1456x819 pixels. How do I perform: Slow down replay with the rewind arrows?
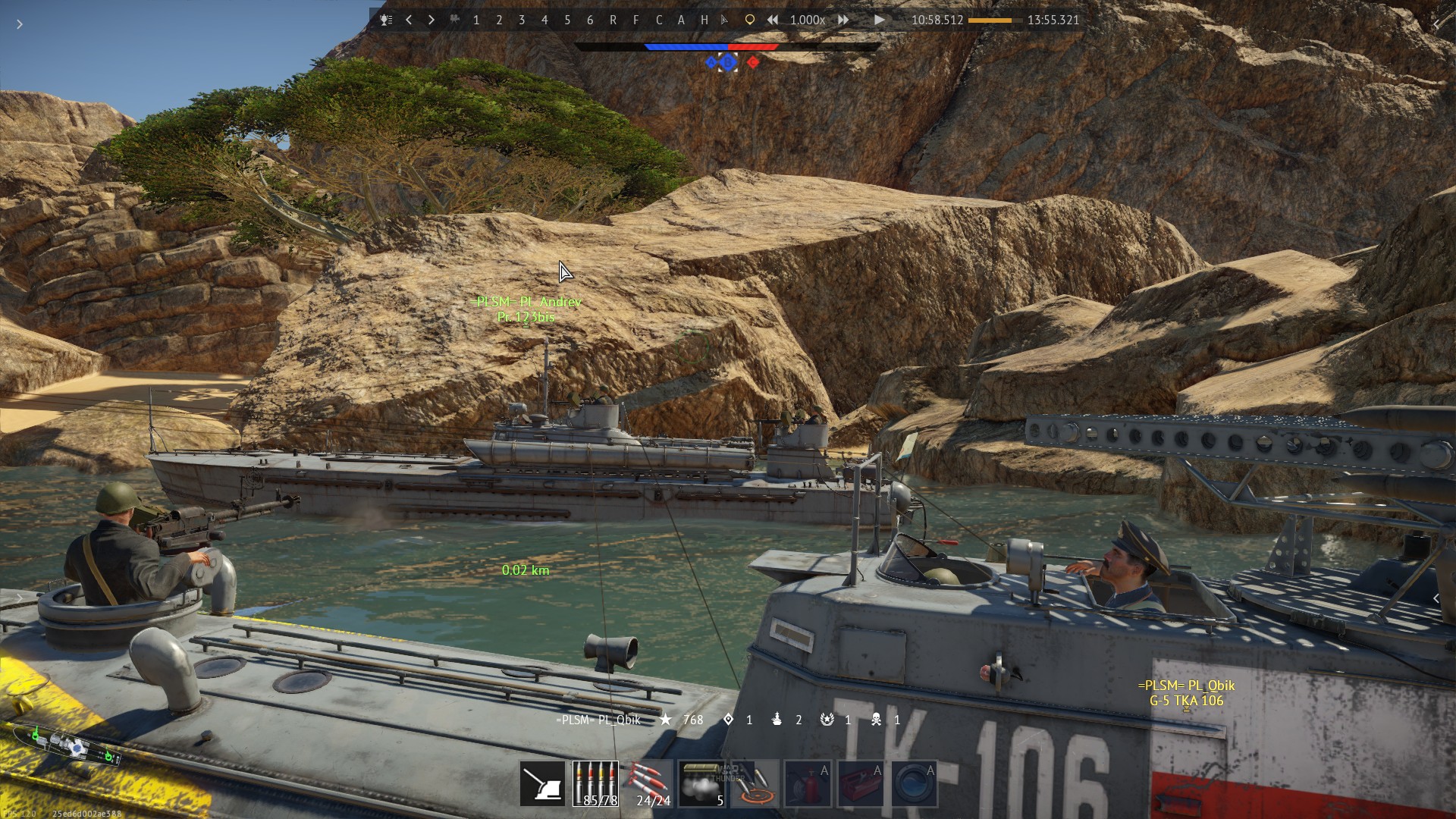[772, 20]
